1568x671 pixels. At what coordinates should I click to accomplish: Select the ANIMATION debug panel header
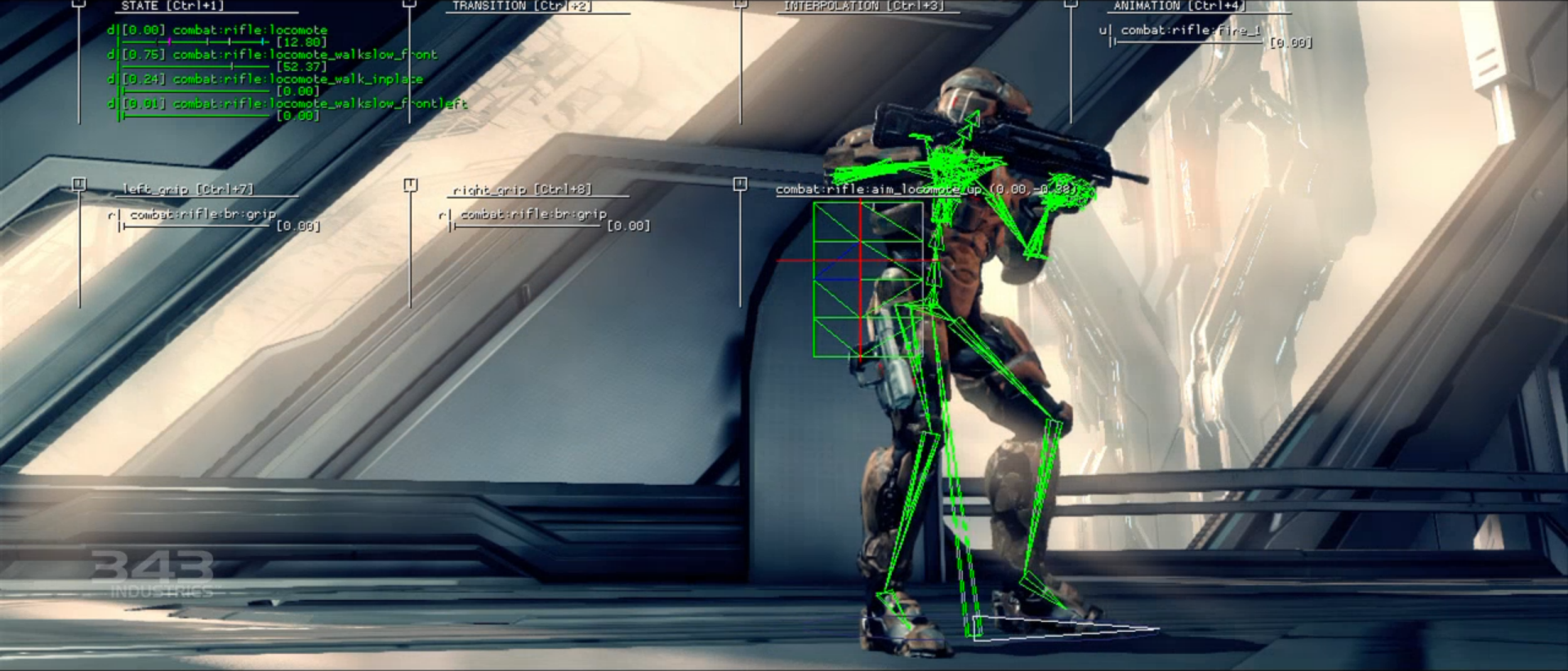click(x=1179, y=6)
